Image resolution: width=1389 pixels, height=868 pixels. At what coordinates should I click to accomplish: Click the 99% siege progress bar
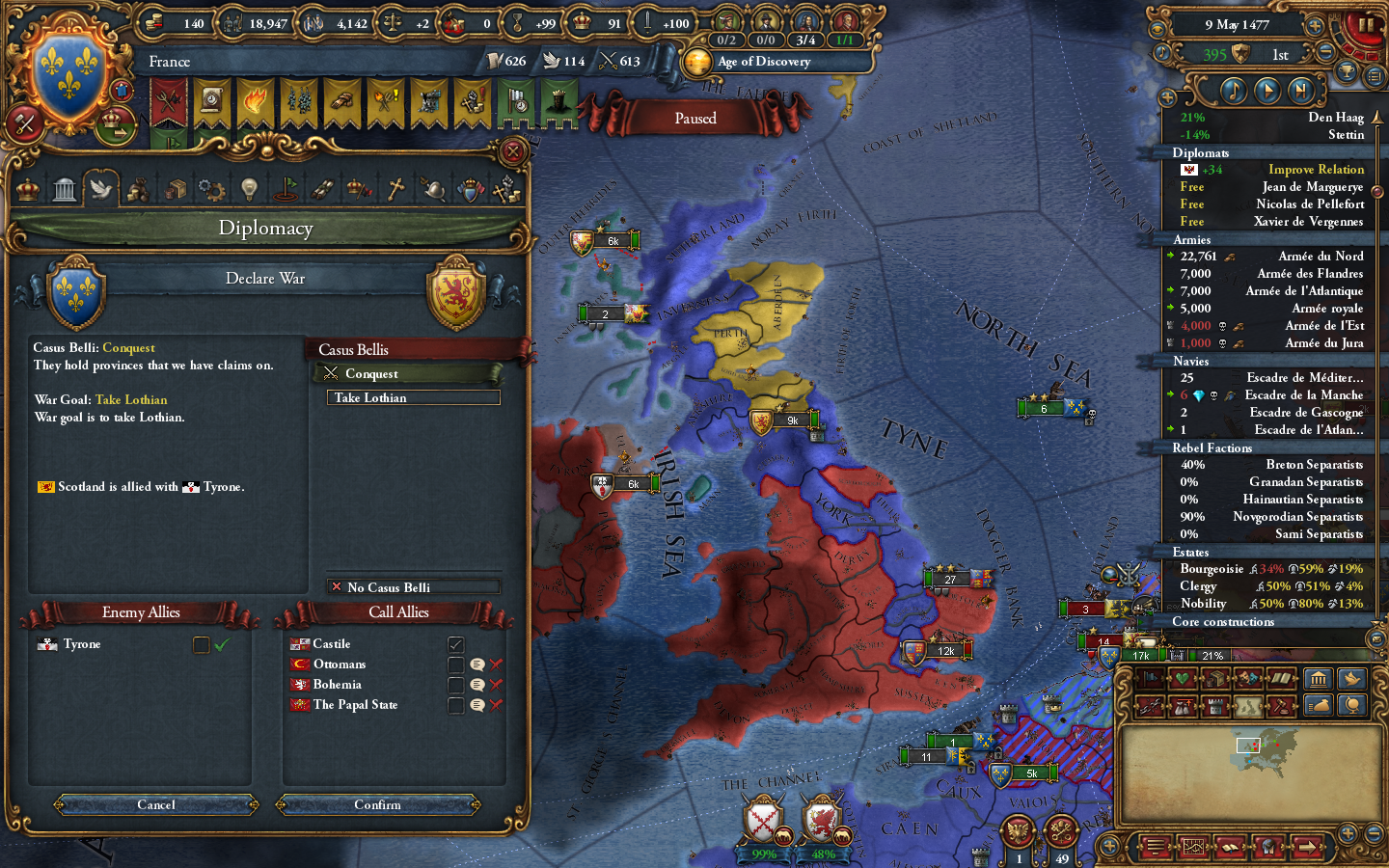point(764,854)
